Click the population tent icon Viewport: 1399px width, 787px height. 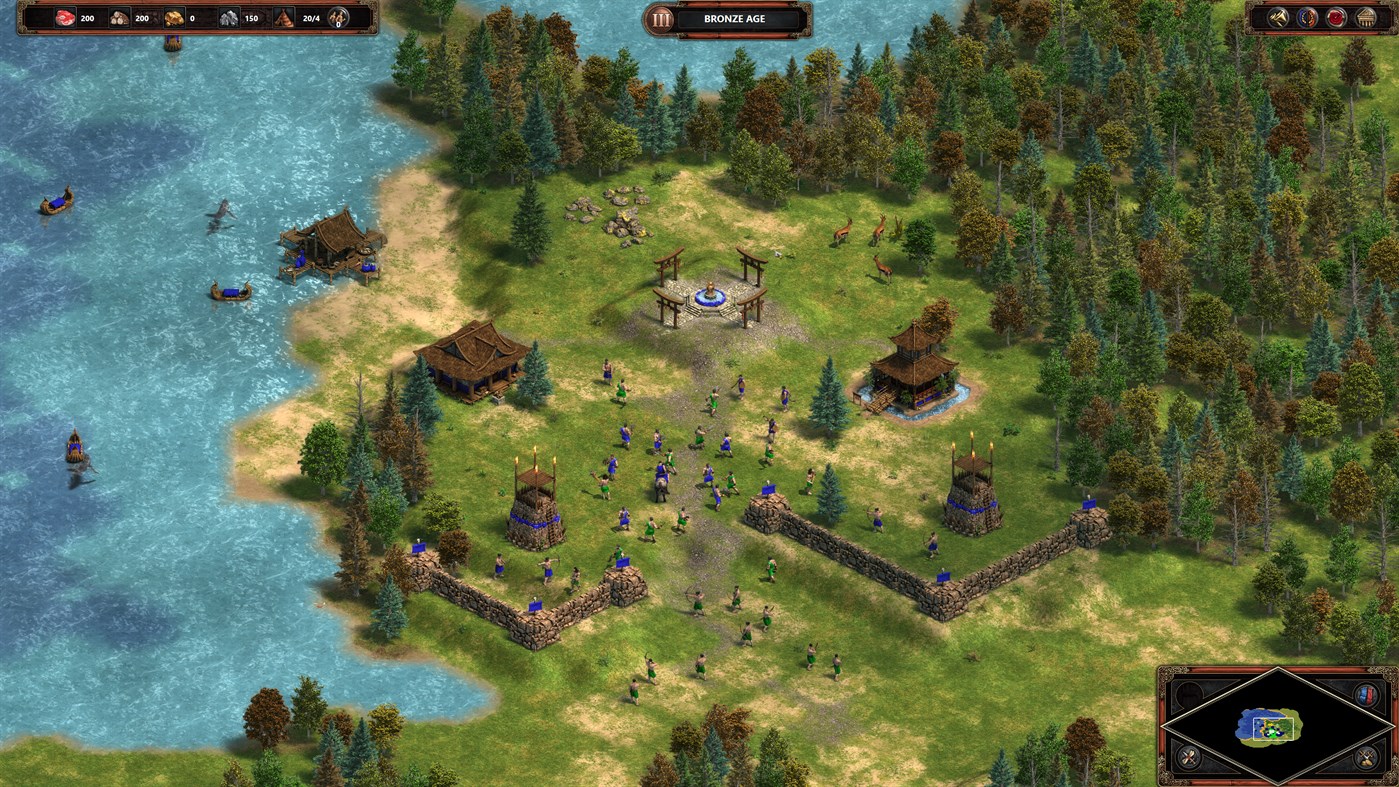(285, 18)
